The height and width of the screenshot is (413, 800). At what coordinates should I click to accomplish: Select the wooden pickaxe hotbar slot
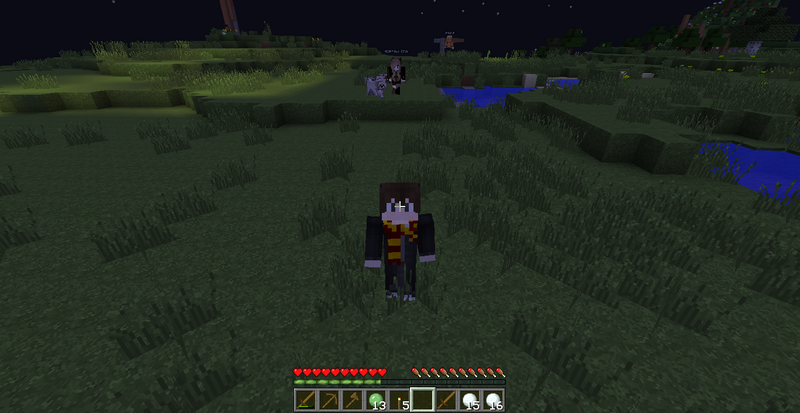(x=328, y=401)
